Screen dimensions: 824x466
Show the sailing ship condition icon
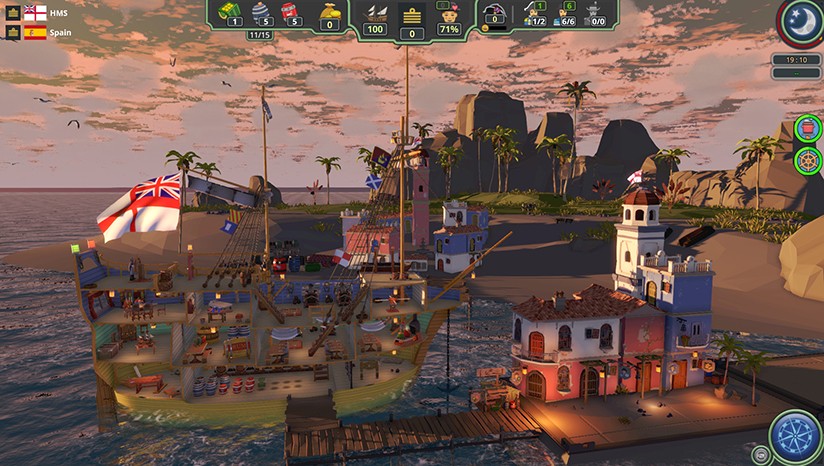(x=376, y=12)
